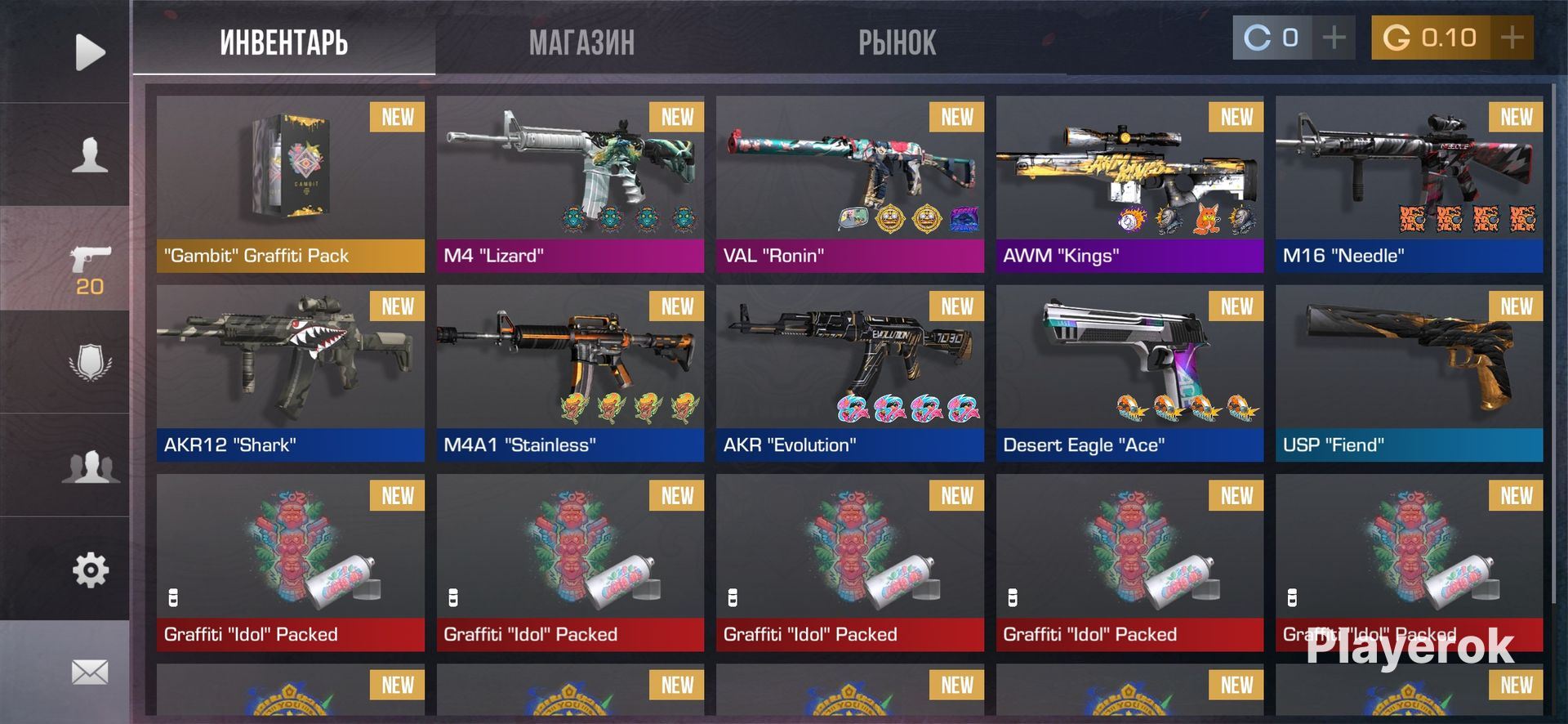Switch to the МАГАЗИН tab

coord(581,42)
